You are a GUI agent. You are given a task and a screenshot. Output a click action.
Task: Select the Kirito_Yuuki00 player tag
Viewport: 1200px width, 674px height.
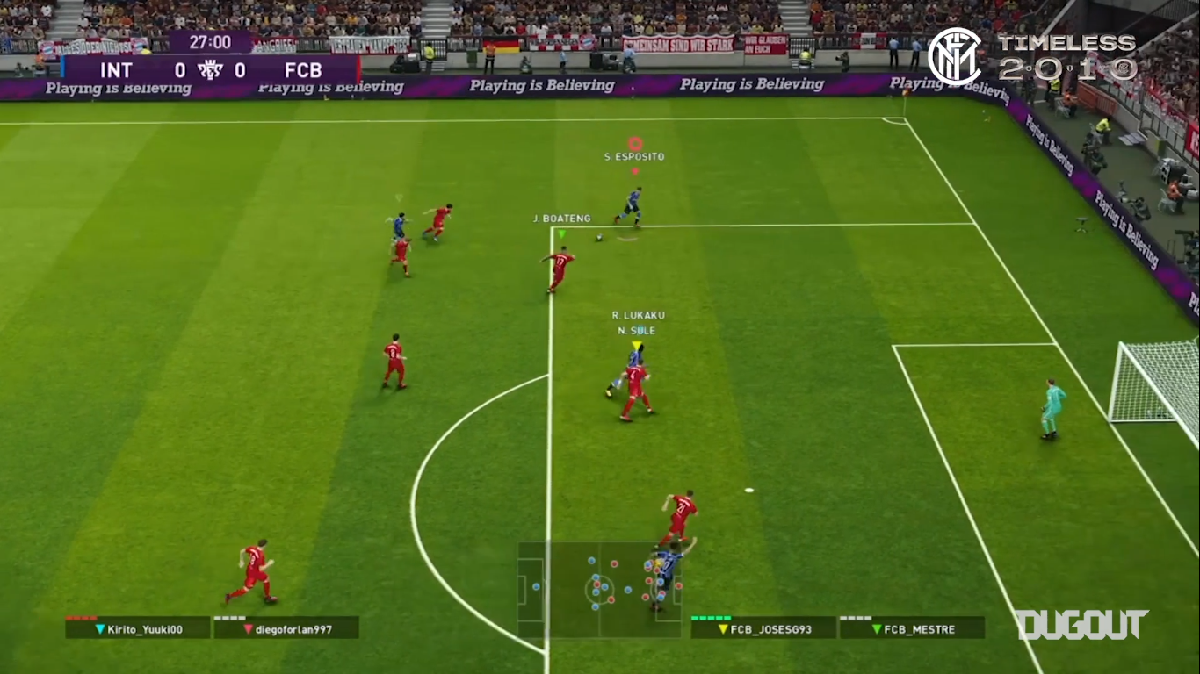[x=138, y=629]
